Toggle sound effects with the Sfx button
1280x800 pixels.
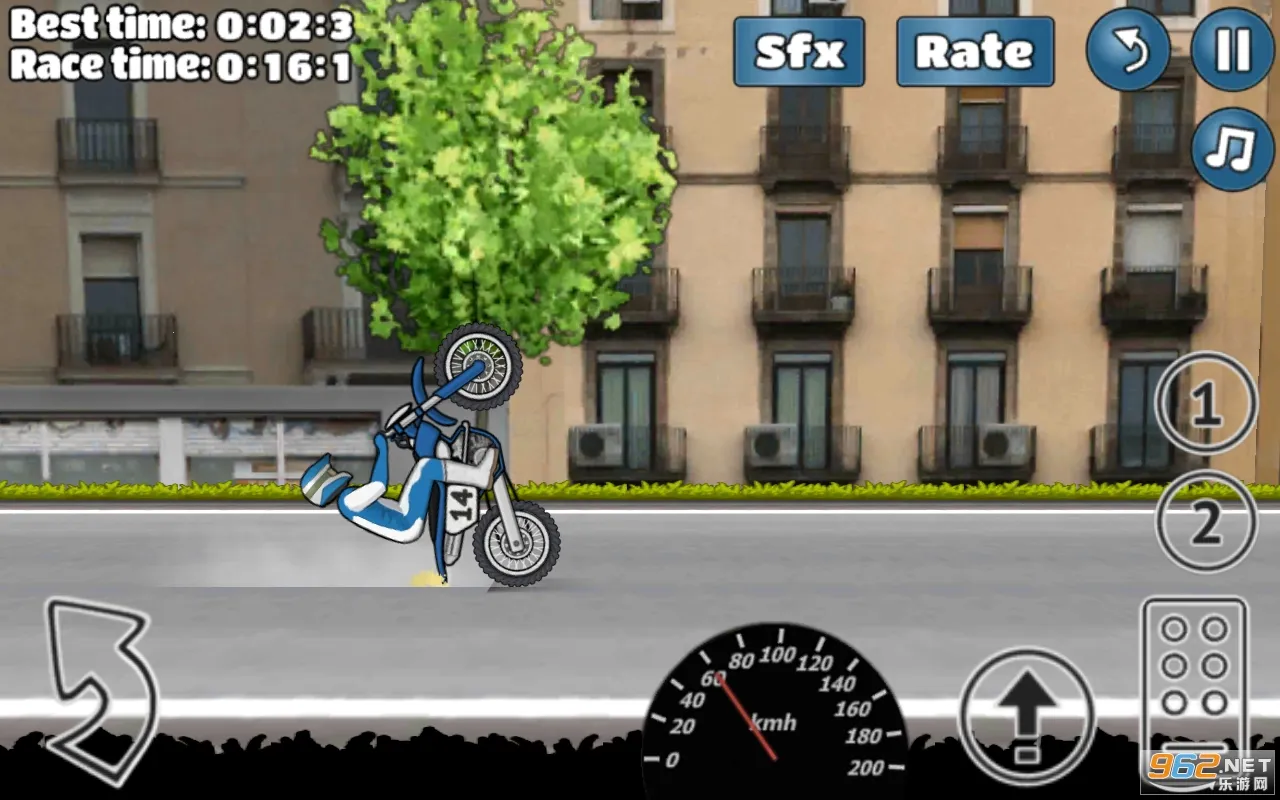pos(797,53)
